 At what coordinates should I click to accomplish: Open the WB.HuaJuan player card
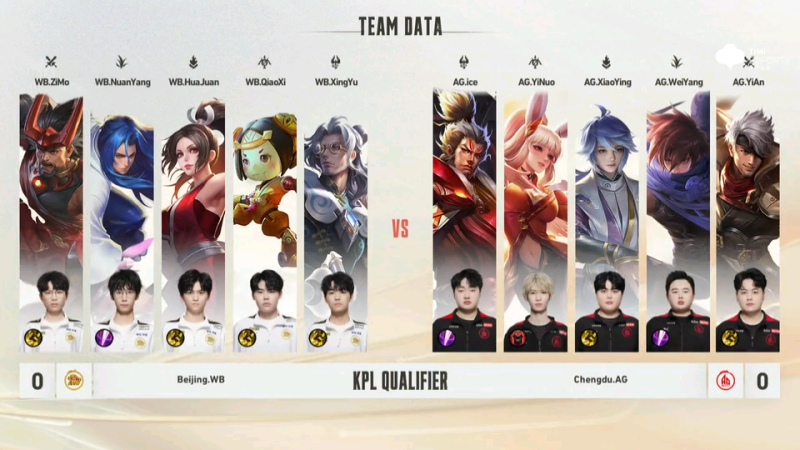tap(193, 220)
